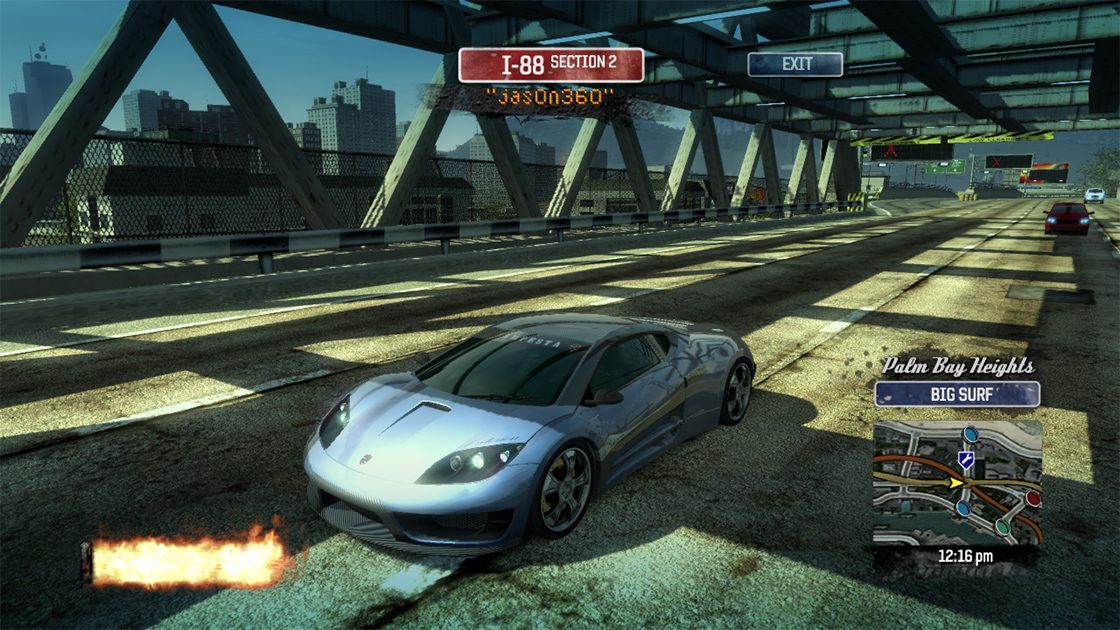Select the BIG SURF street label
This screenshot has width=1120, height=630.
pyautogui.click(x=957, y=394)
